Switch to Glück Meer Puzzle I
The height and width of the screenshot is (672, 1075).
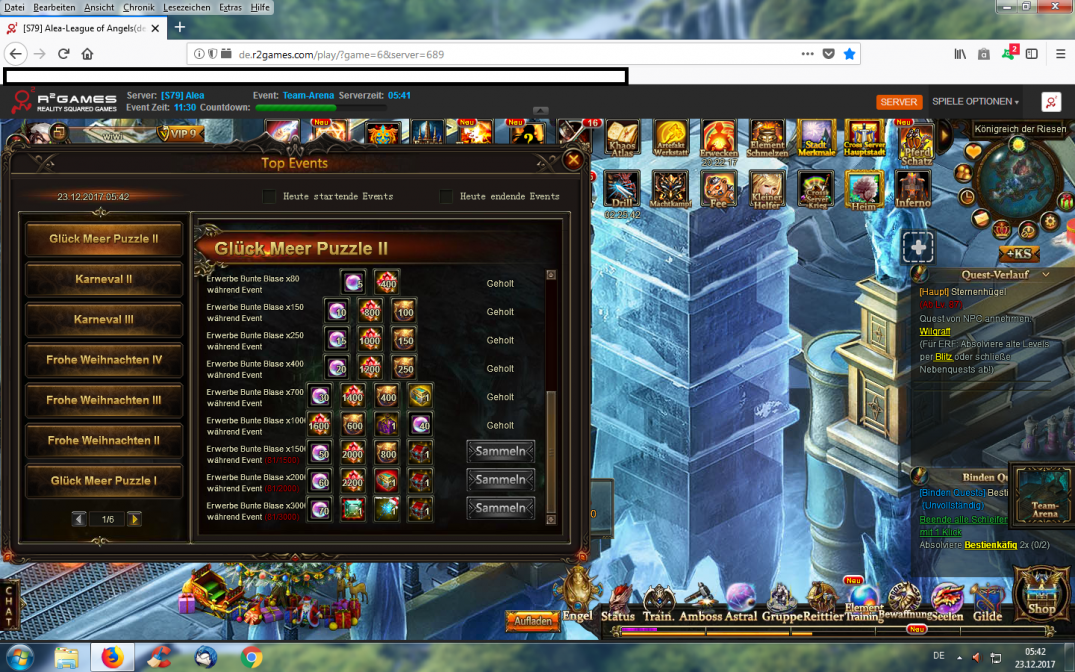(x=104, y=481)
